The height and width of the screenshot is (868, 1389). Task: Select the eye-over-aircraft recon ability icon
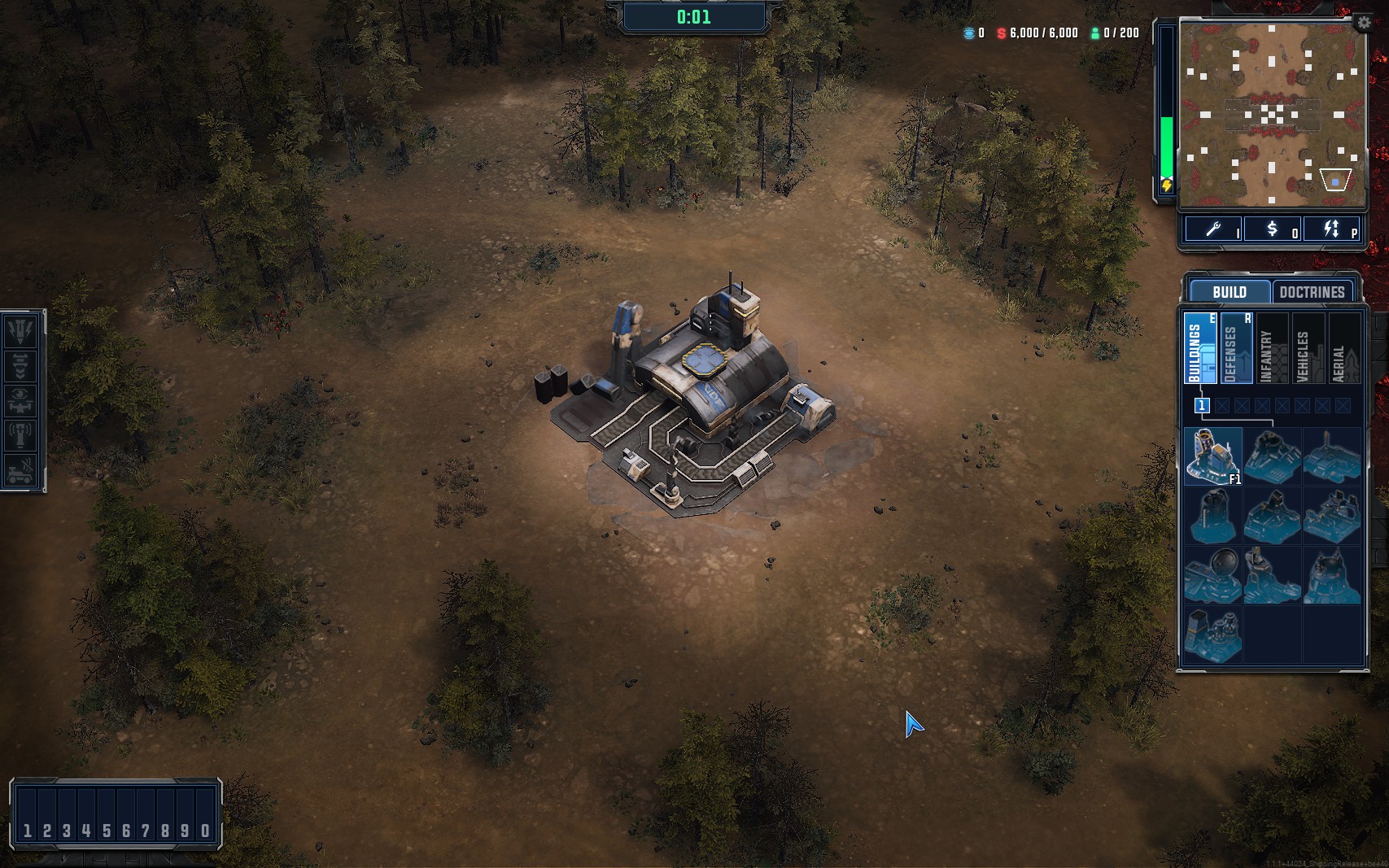tap(21, 400)
